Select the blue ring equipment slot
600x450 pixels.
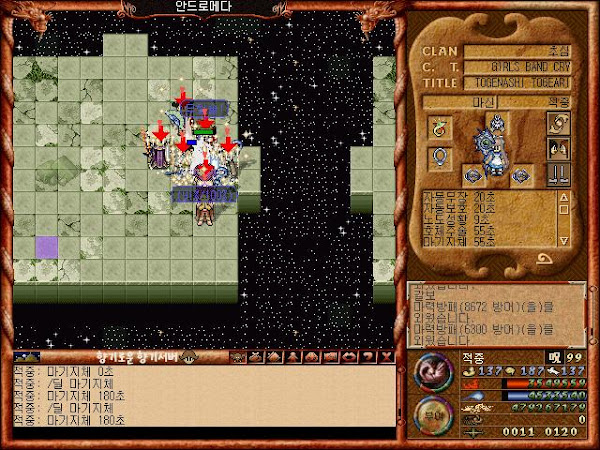coord(439,157)
